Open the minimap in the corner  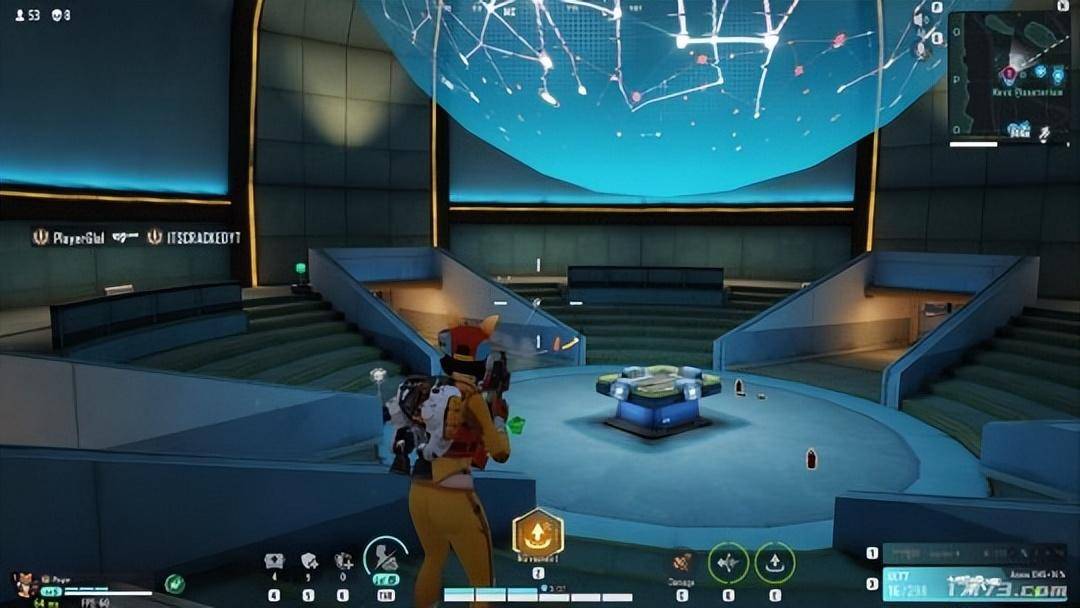coord(1008,77)
